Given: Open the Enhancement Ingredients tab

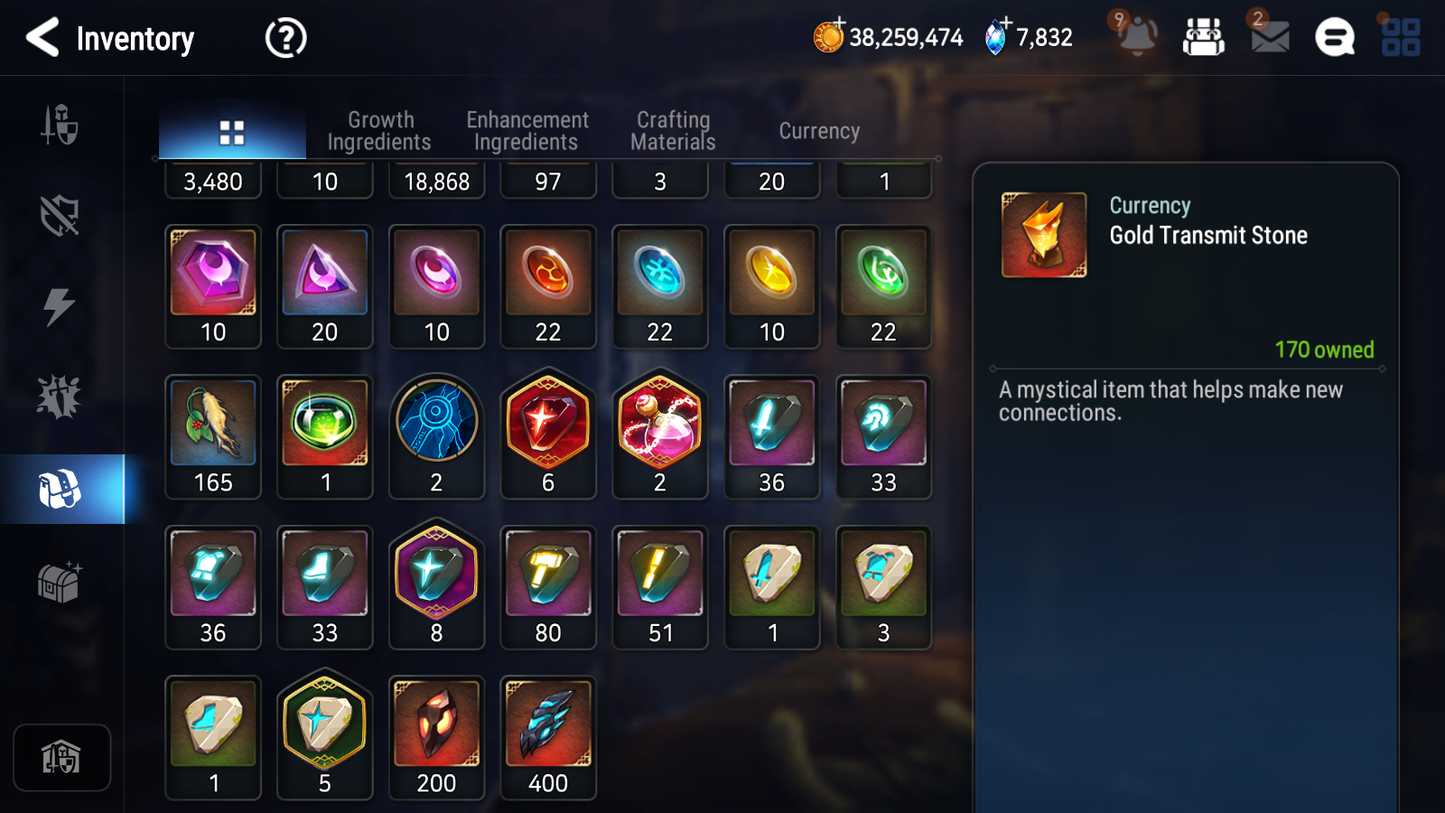Looking at the screenshot, I should [x=527, y=131].
